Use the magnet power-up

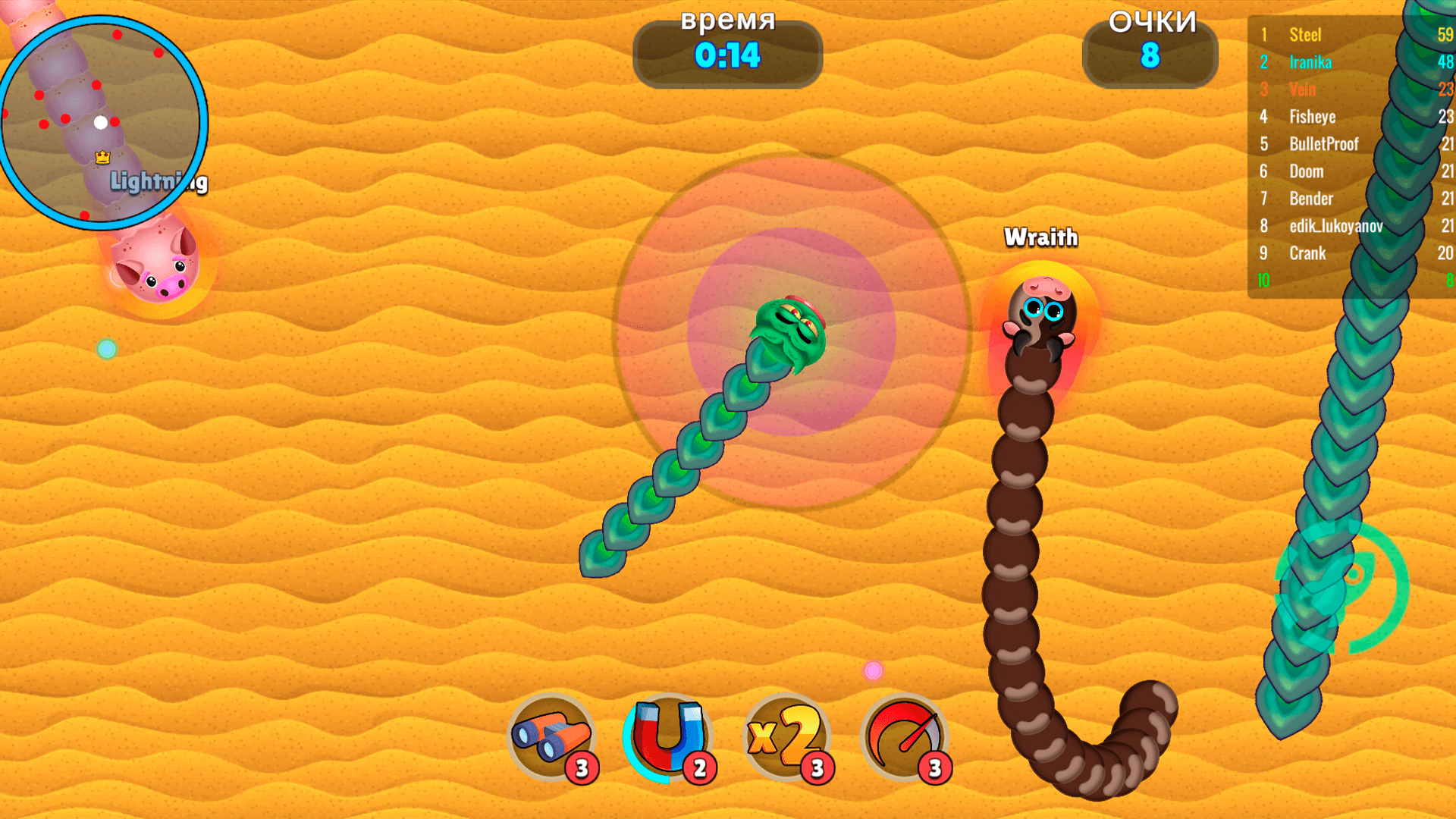pyautogui.click(x=667, y=736)
